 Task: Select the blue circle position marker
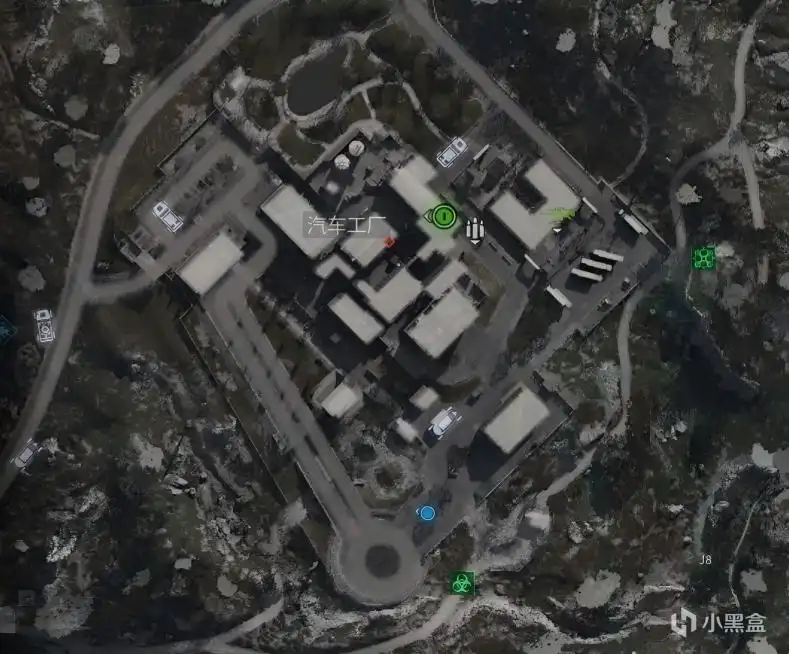tap(427, 513)
